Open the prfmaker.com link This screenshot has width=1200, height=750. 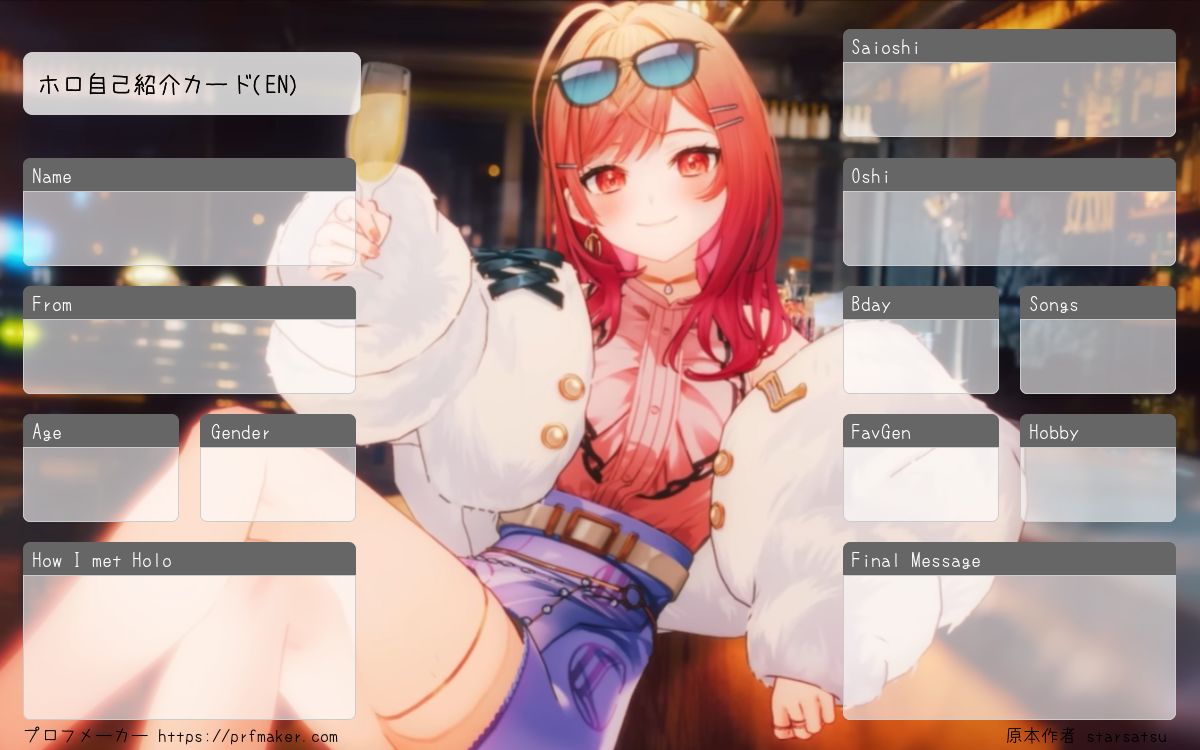248,737
